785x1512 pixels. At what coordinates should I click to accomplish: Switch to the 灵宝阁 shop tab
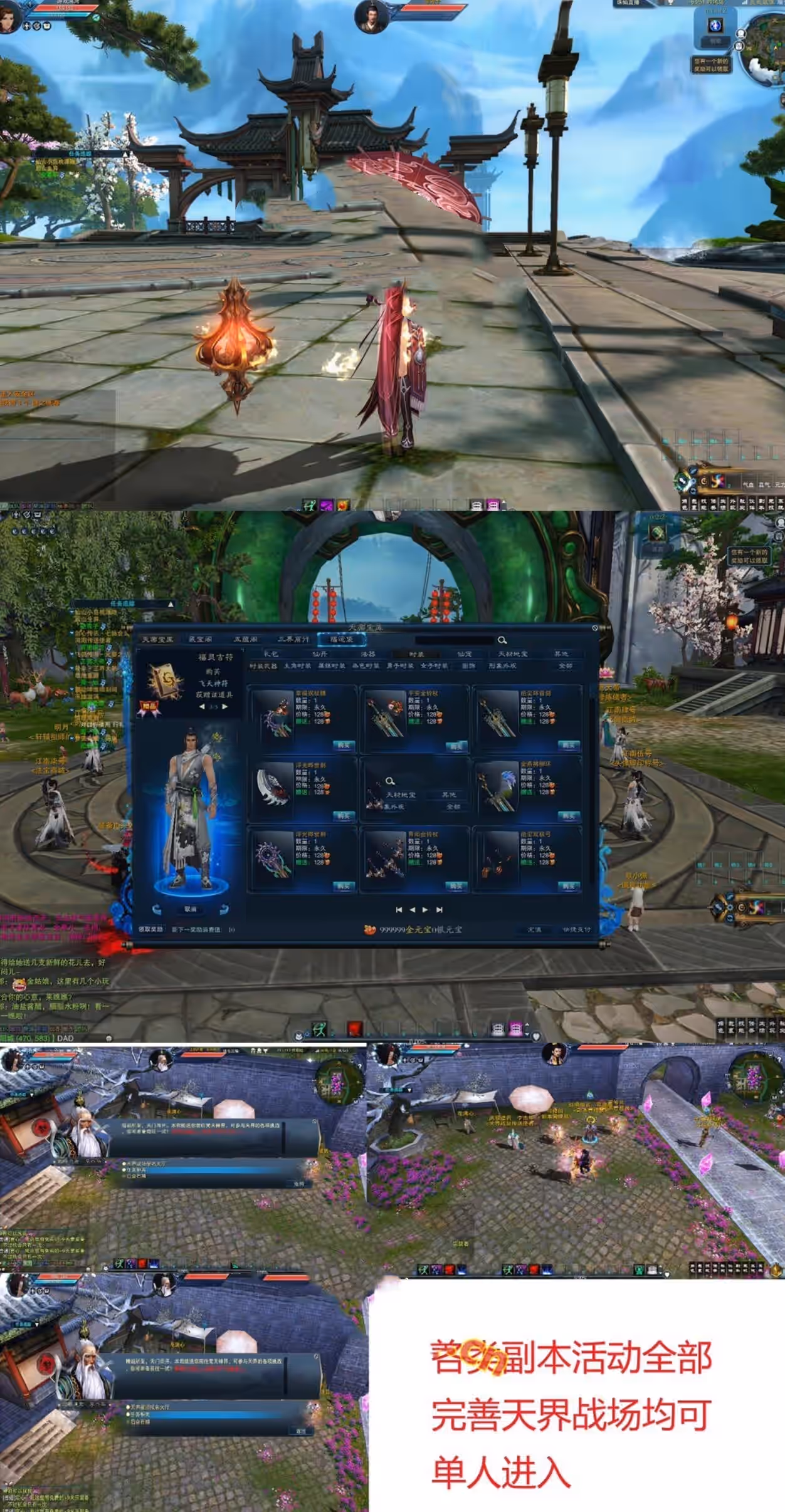[x=201, y=639]
